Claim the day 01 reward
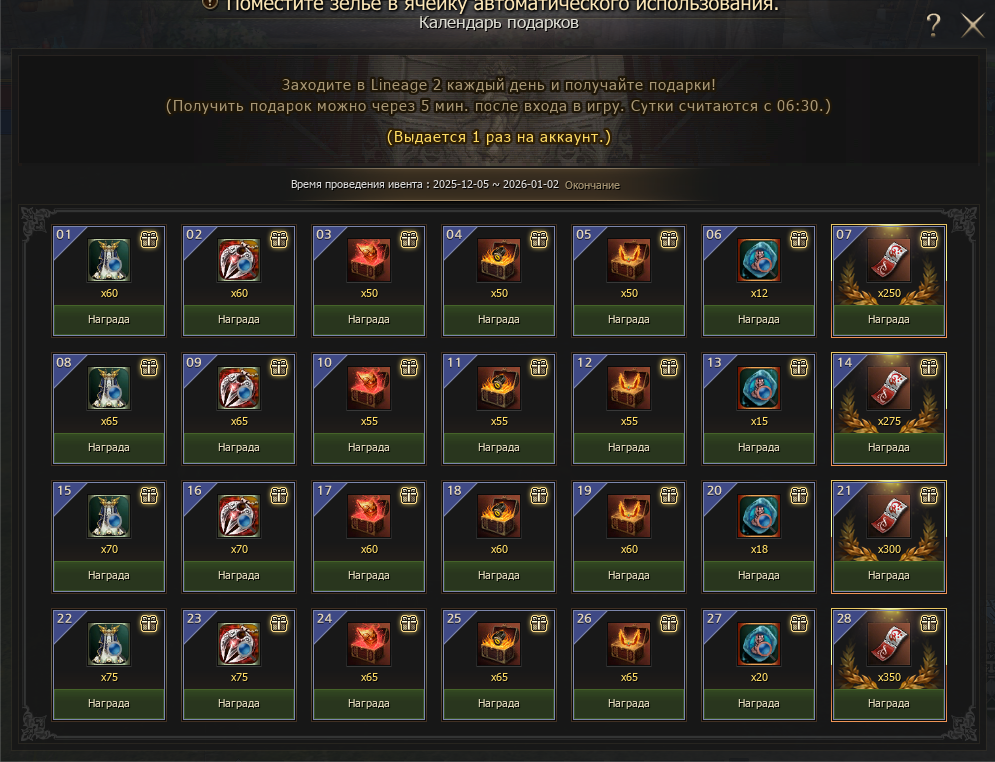This screenshot has height=762, width=995. 109,320
